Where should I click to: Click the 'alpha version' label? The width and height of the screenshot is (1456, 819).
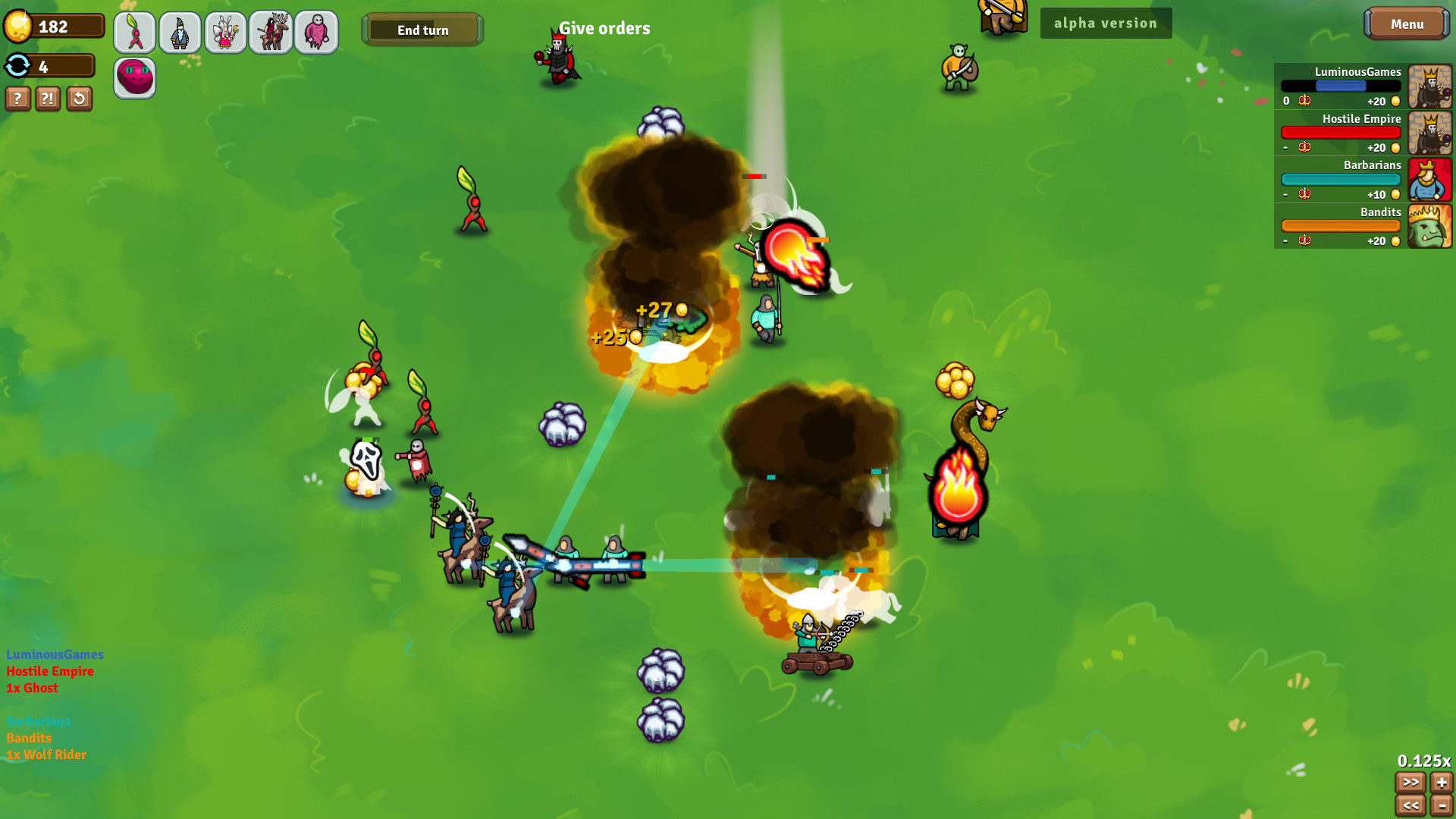point(1106,23)
